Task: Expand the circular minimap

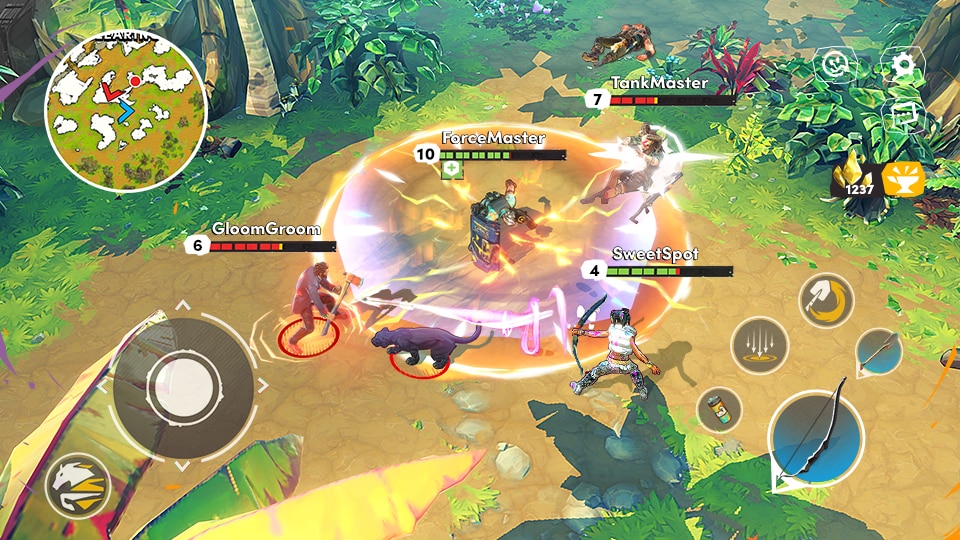Action: tap(126, 112)
